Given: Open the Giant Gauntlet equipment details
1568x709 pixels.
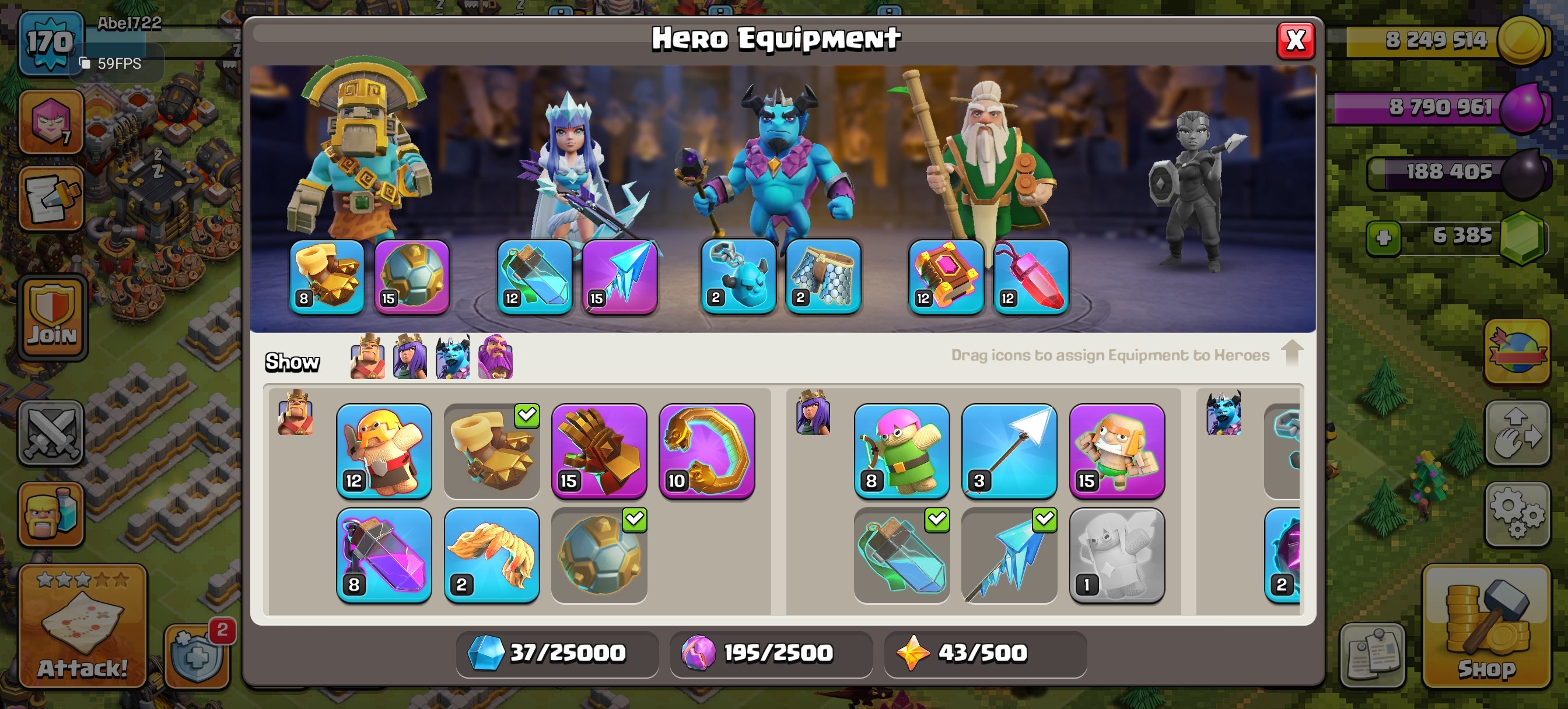Looking at the screenshot, I should pos(599,450).
